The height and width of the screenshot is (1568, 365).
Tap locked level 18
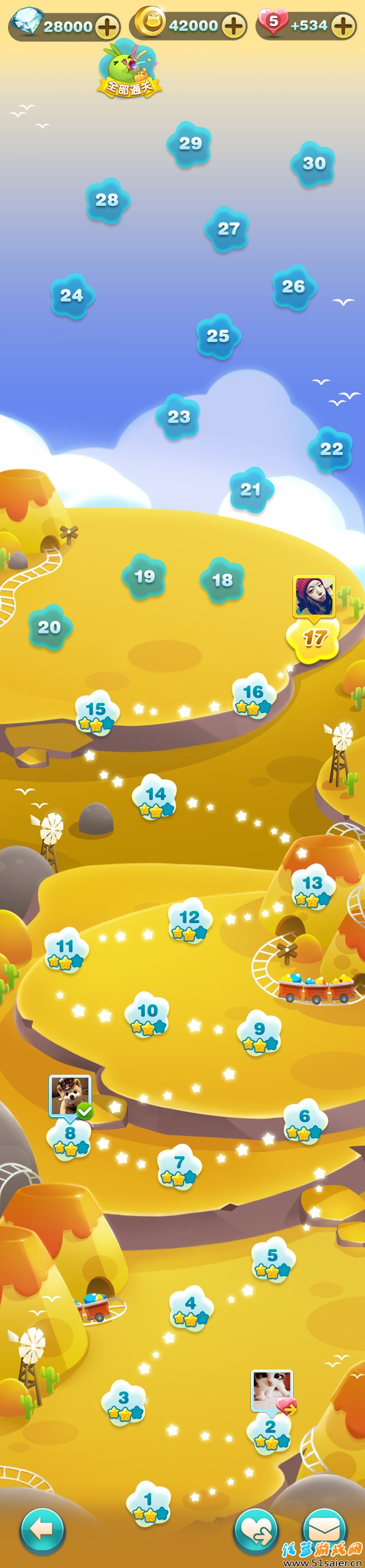222,580
